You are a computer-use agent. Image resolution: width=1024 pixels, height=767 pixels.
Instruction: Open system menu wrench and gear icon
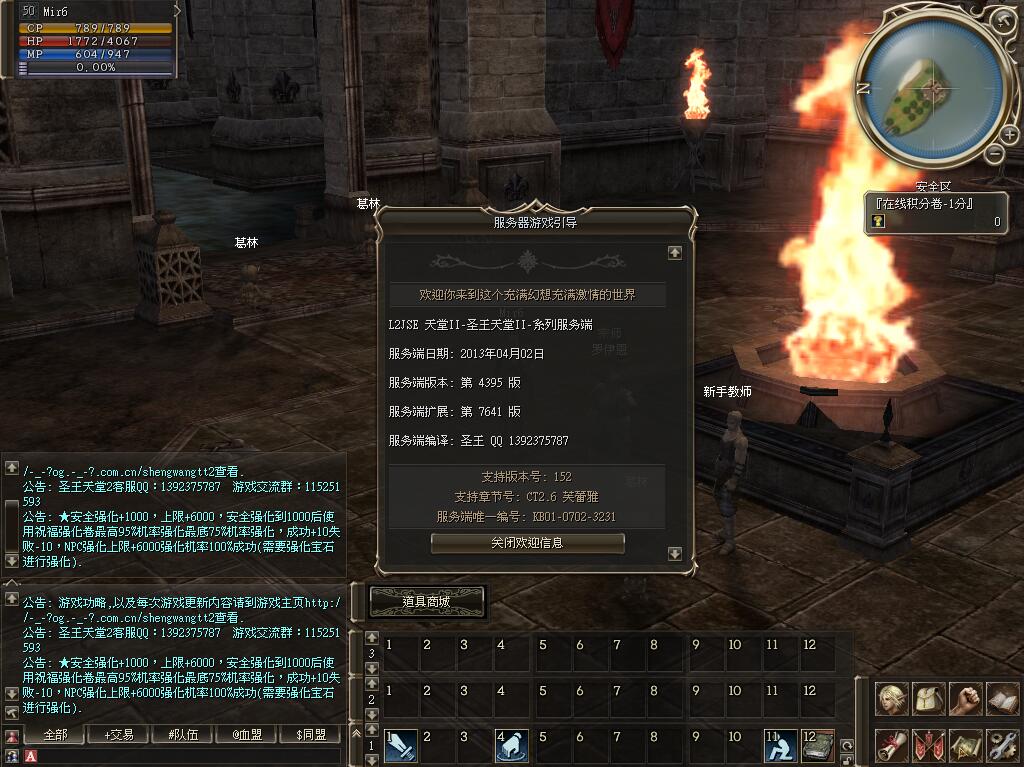[x=1002, y=745]
